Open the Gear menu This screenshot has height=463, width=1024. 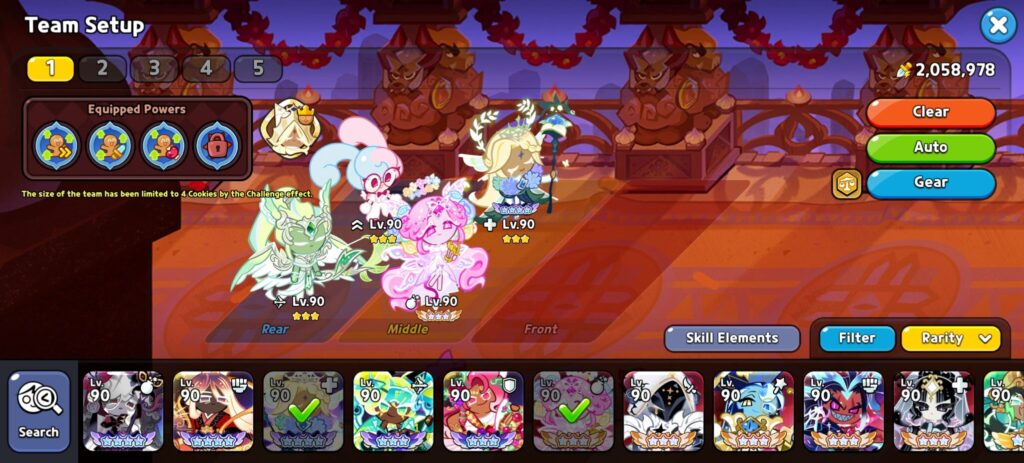930,182
